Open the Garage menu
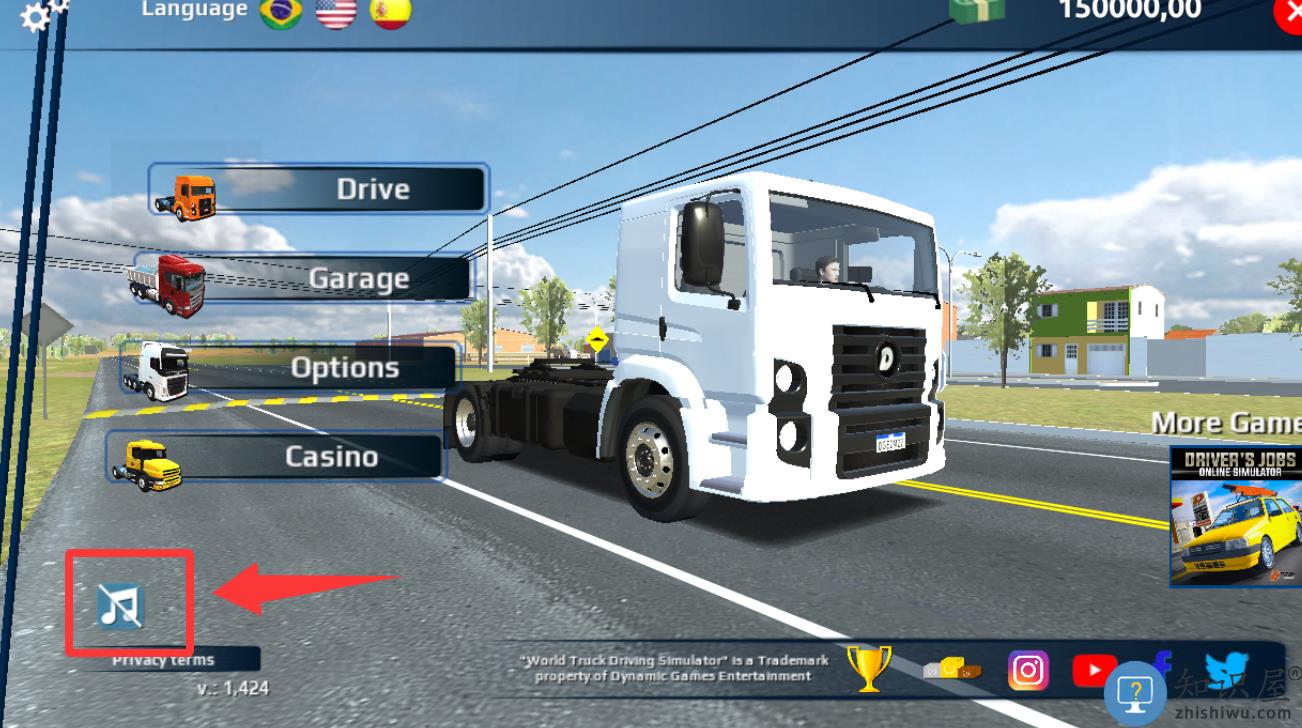 302,278
